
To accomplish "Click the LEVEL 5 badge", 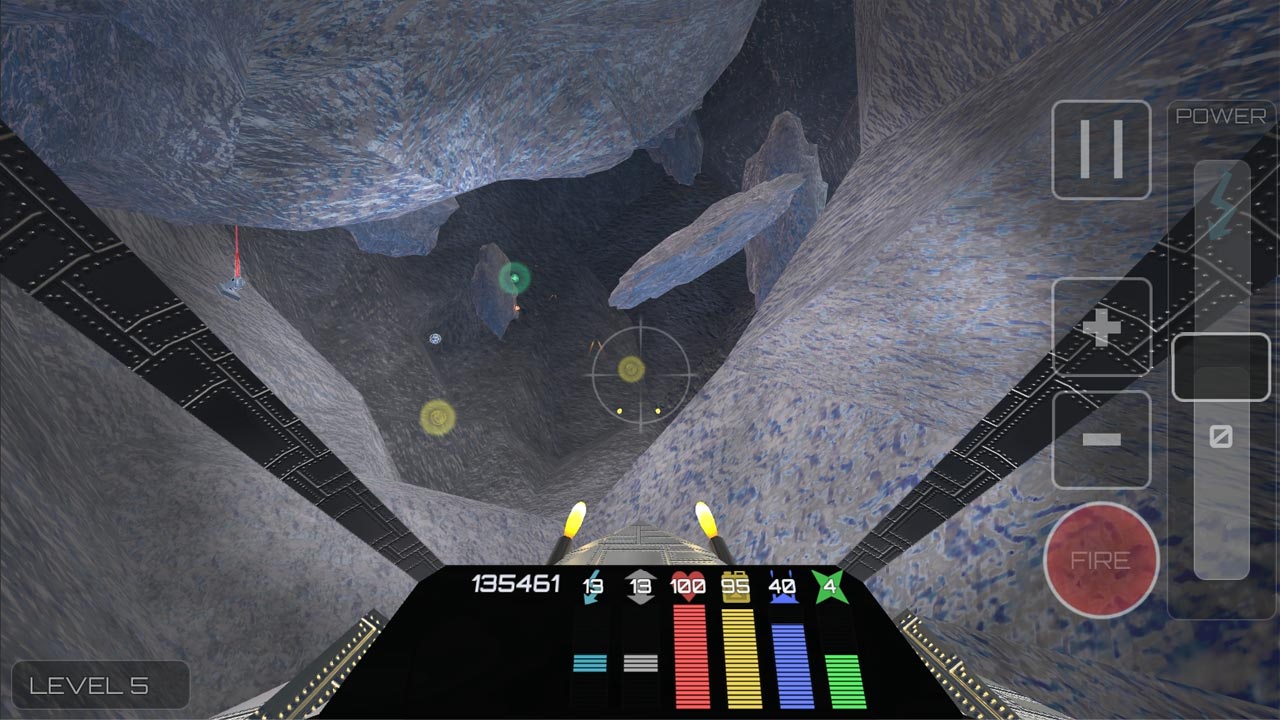I will point(100,685).
